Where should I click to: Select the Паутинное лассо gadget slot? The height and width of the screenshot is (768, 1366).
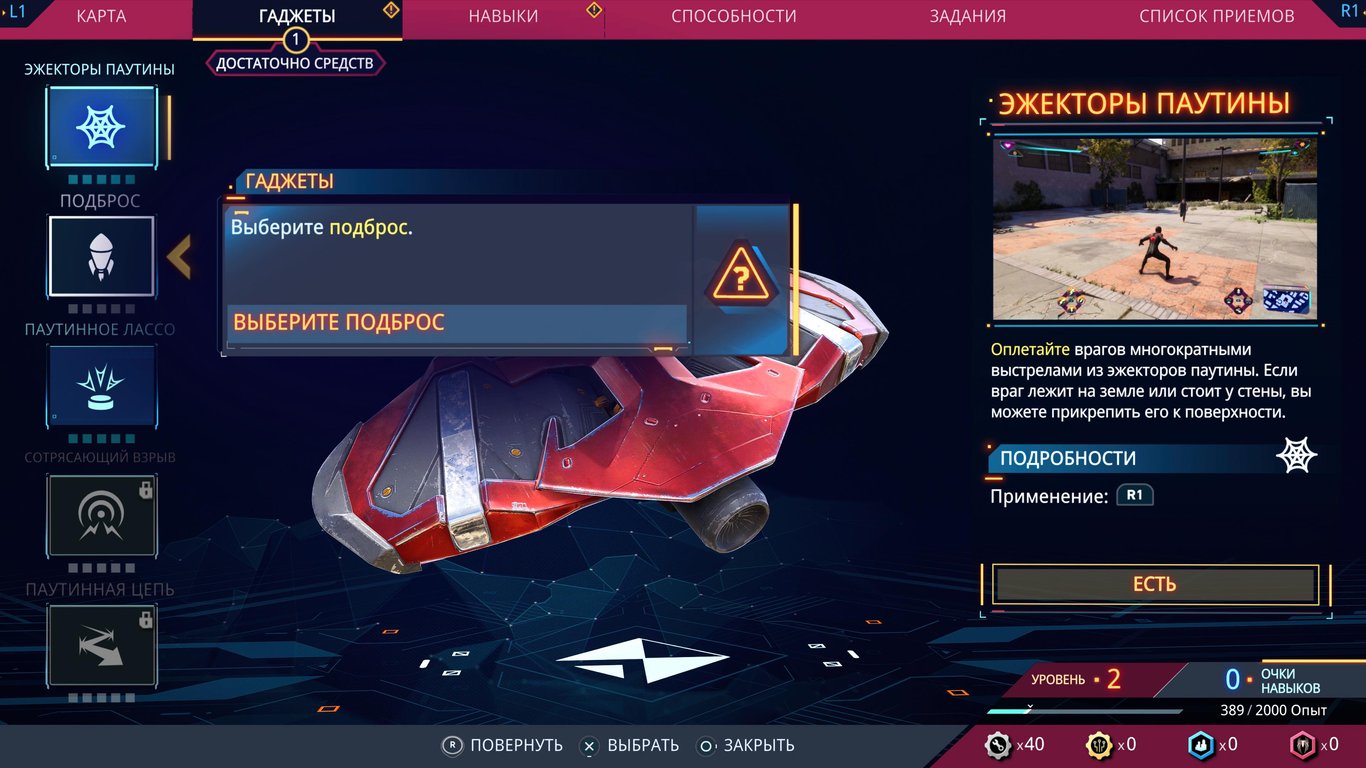click(x=101, y=386)
